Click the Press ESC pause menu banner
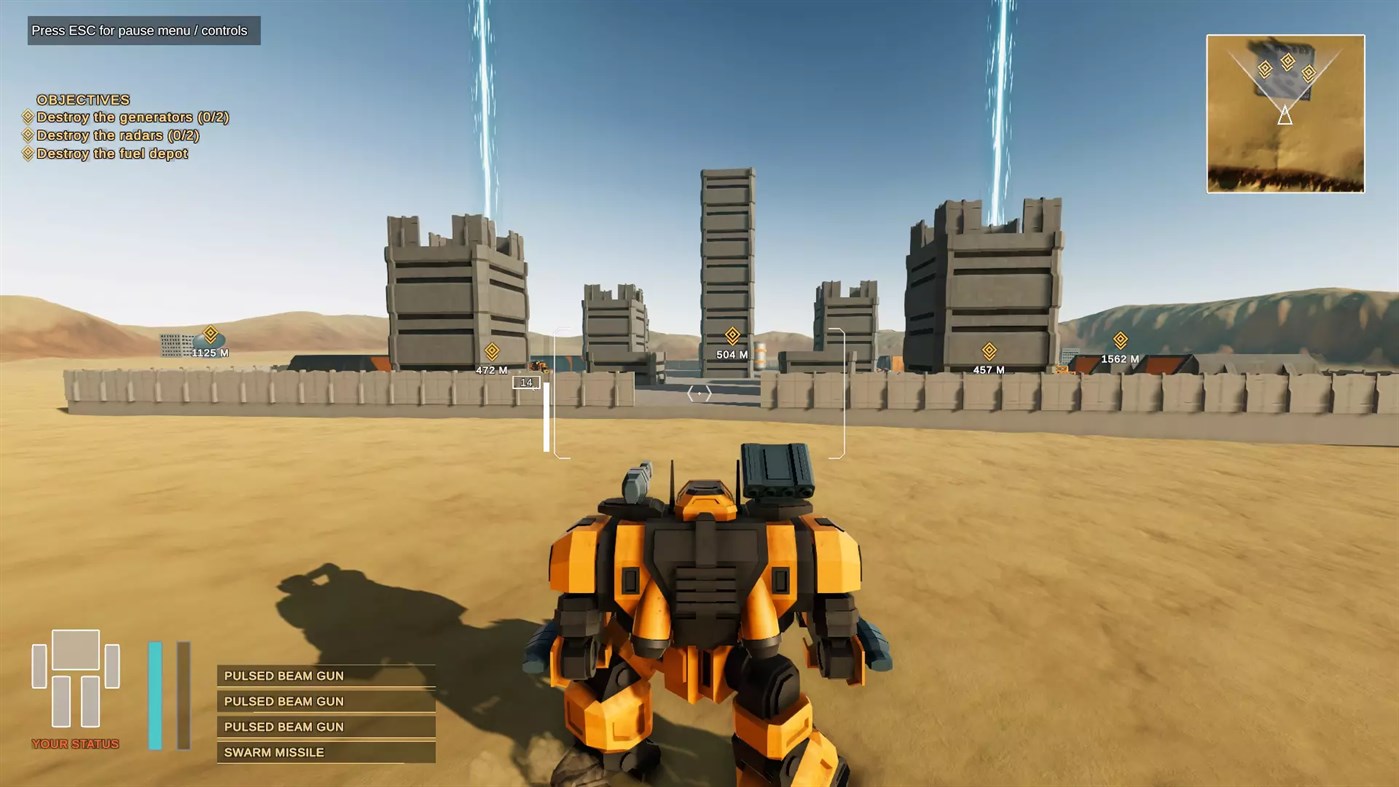This screenshot has height=787, width=1399. (143, 30)
